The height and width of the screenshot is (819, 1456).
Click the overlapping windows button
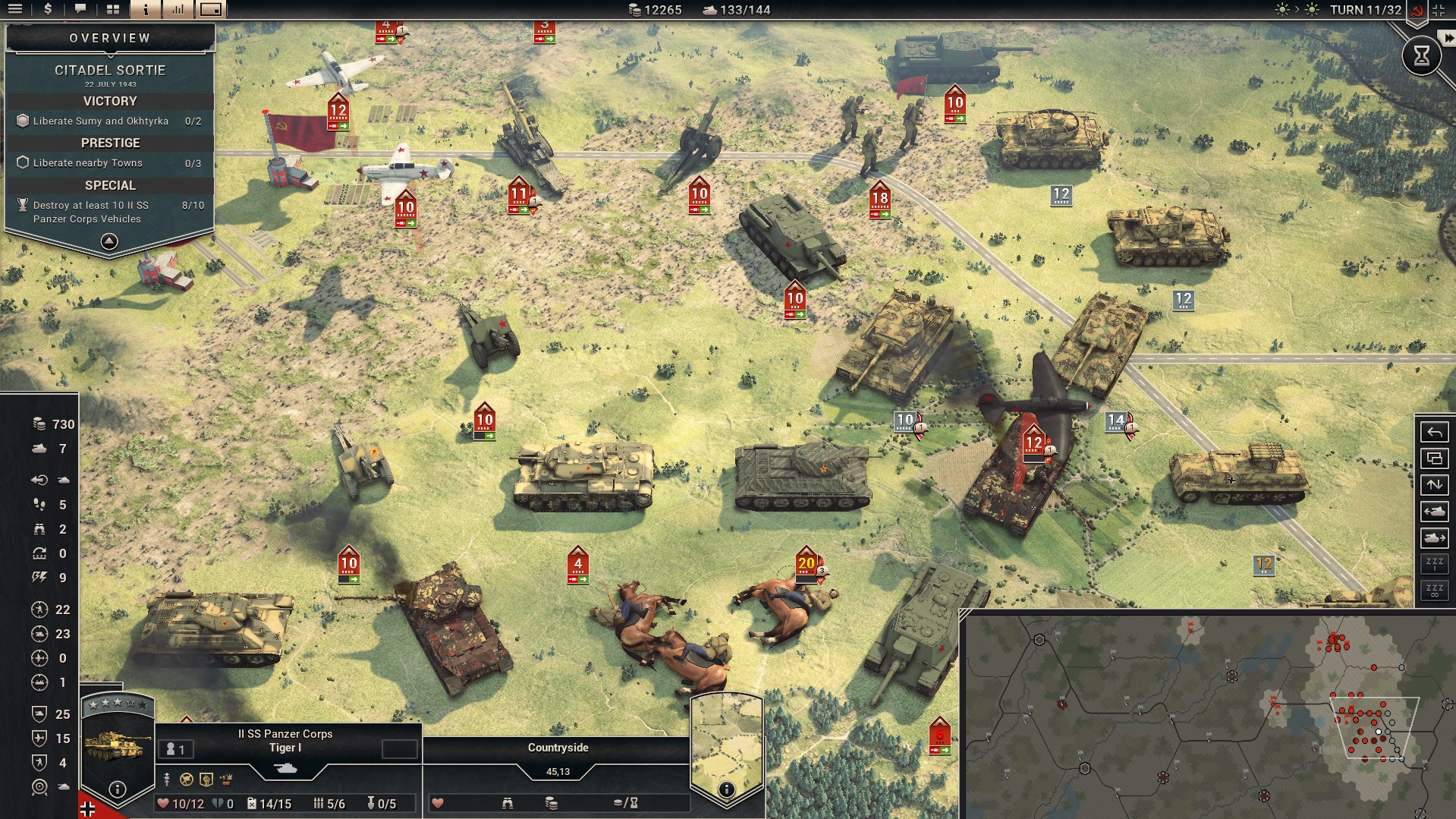(1434, 458)
